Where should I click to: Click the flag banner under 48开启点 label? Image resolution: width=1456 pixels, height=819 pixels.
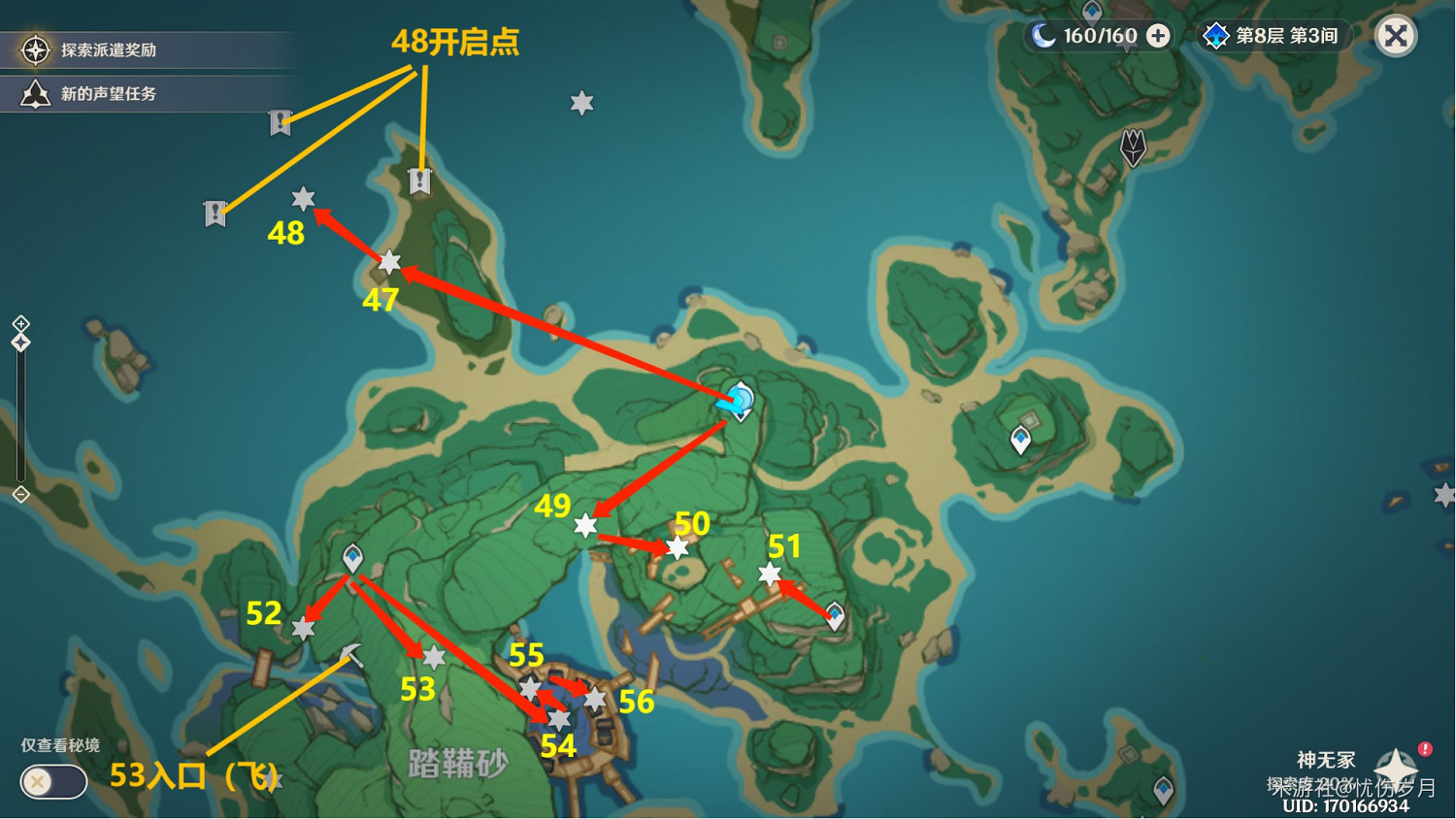[419, 180]
